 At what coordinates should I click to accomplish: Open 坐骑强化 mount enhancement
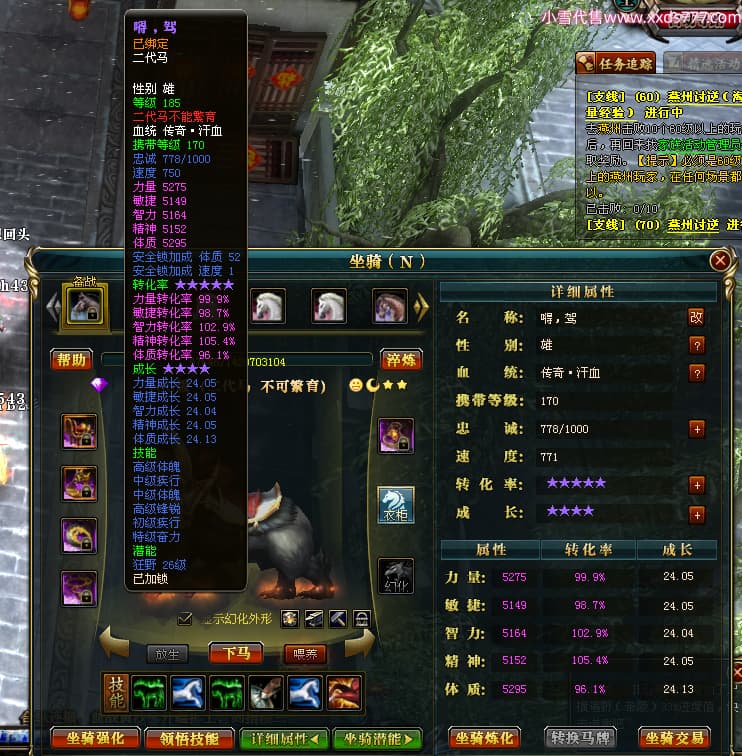point(97,739)
